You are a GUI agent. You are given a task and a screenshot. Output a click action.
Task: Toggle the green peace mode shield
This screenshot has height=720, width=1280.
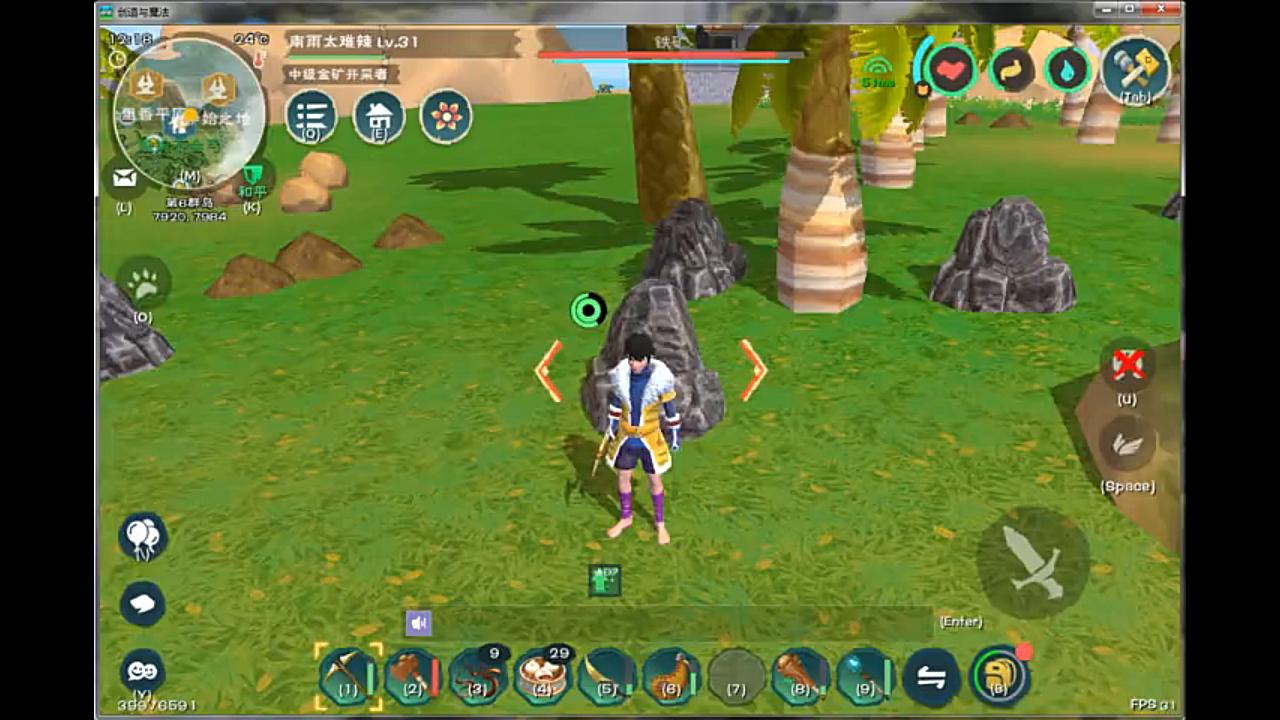[x=252, y=176]
